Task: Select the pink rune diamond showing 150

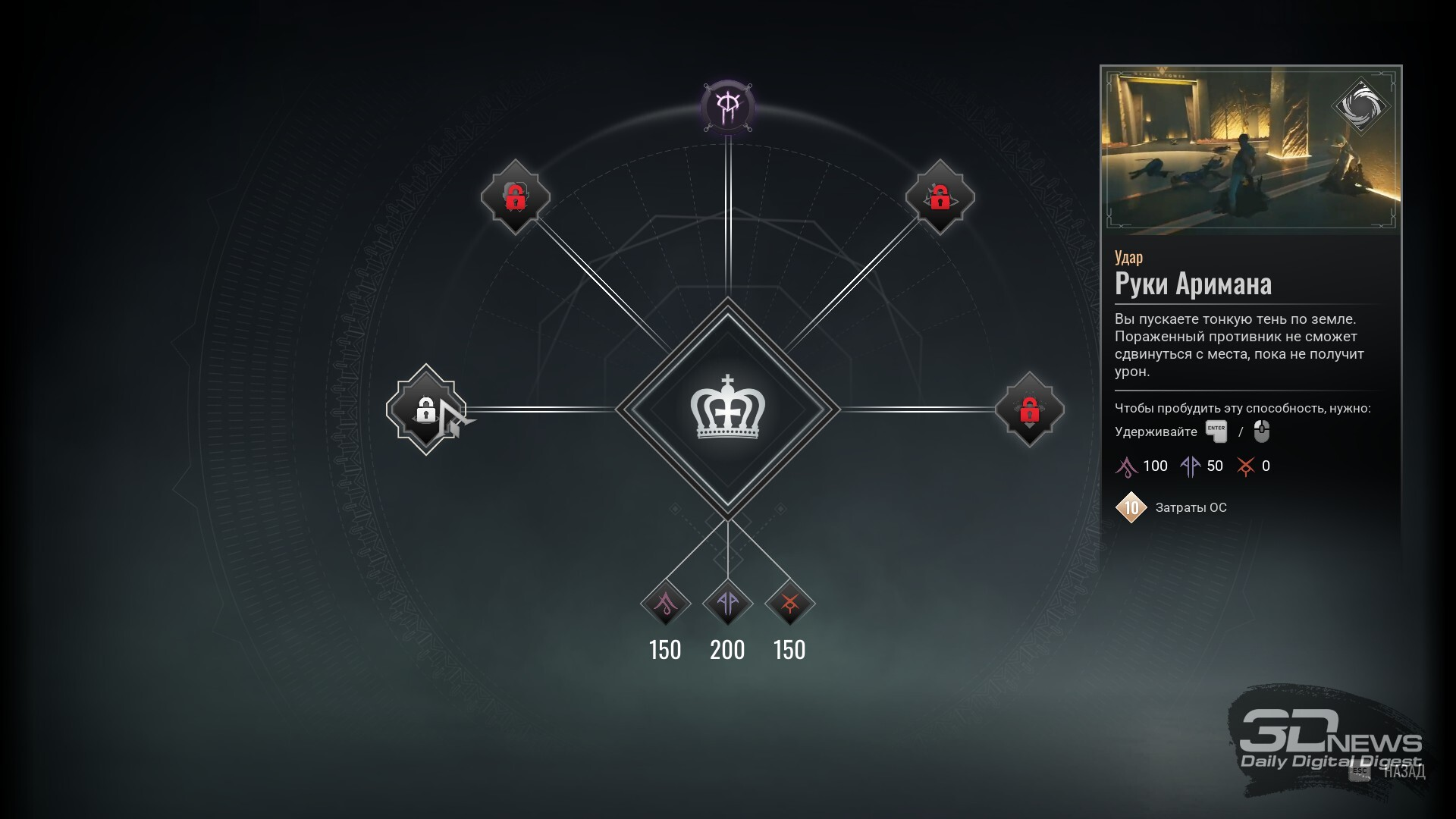Action: tap(665, 604)
